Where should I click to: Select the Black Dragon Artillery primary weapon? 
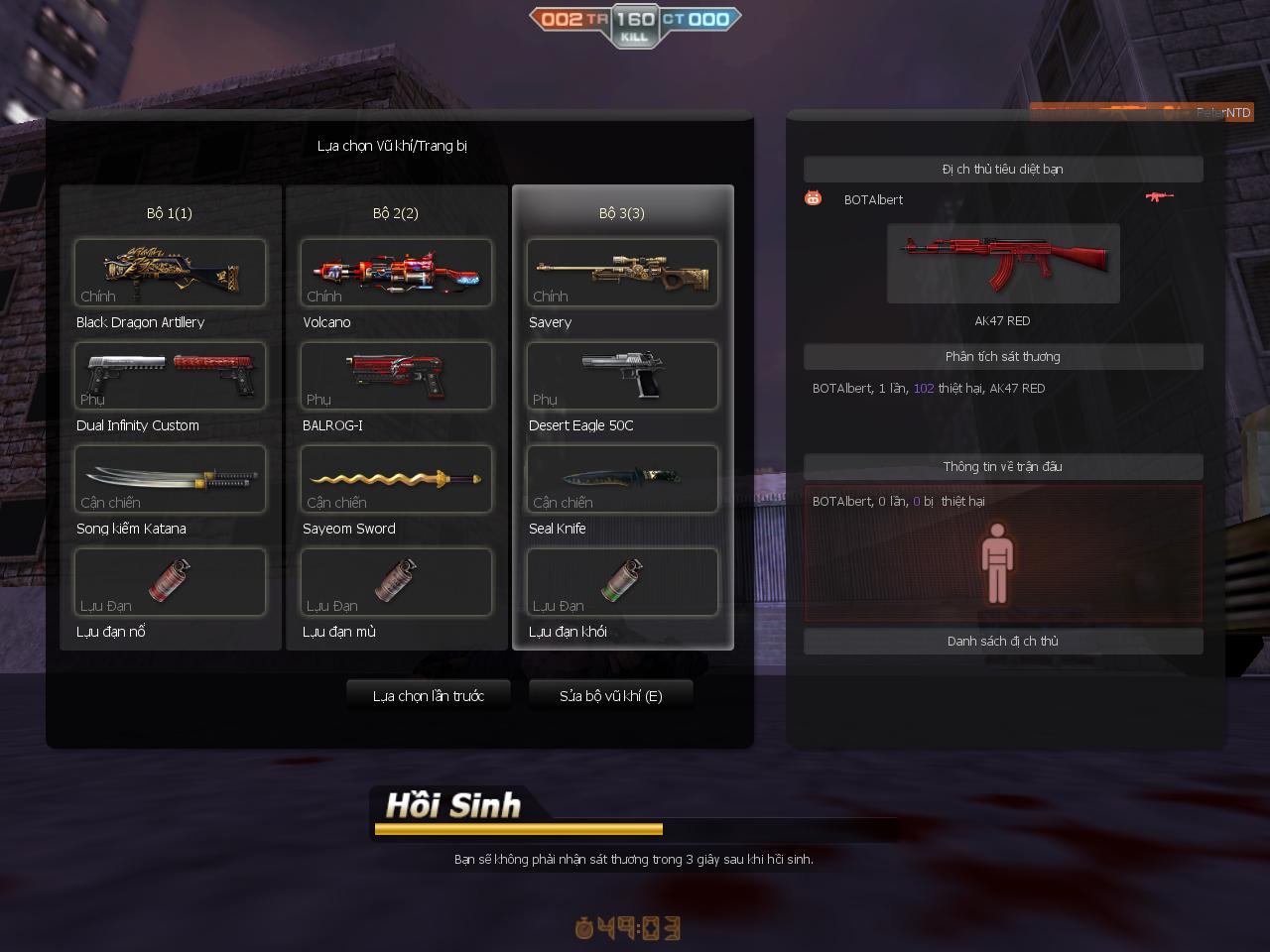[x=169, y=273]
